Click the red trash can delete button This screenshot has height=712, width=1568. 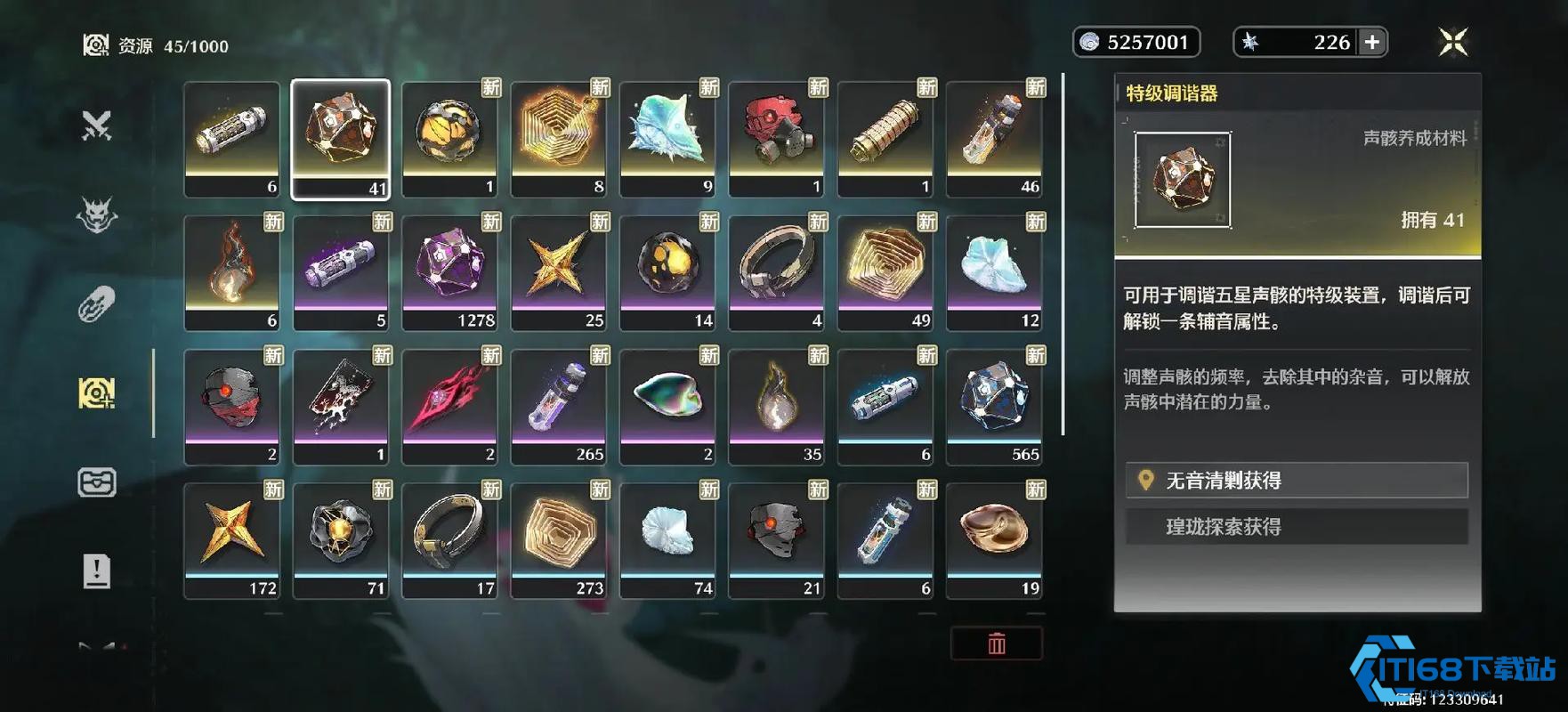pos(996,643)
